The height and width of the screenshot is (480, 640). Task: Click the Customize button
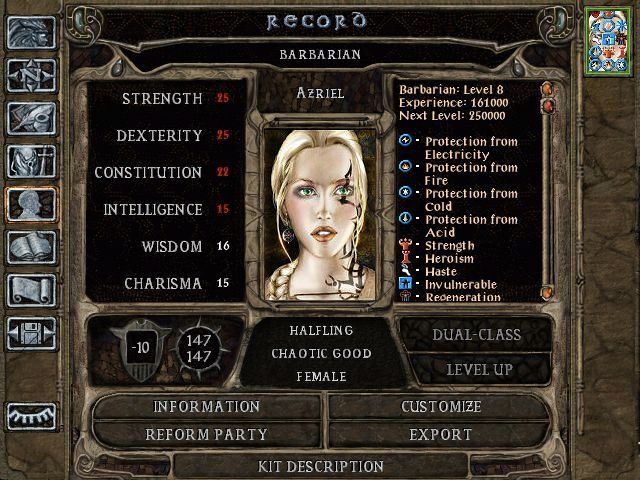pos(440,407)
